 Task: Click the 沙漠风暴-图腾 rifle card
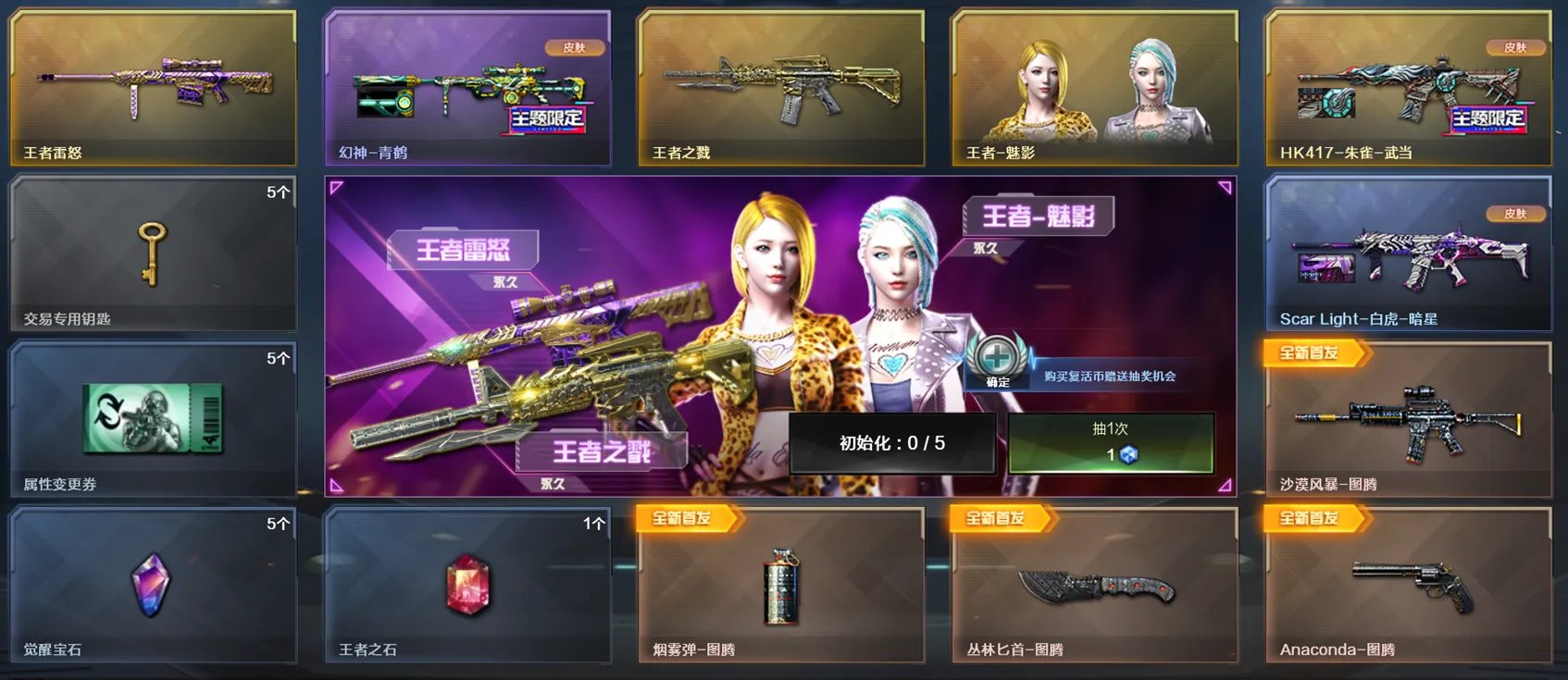1409,421
